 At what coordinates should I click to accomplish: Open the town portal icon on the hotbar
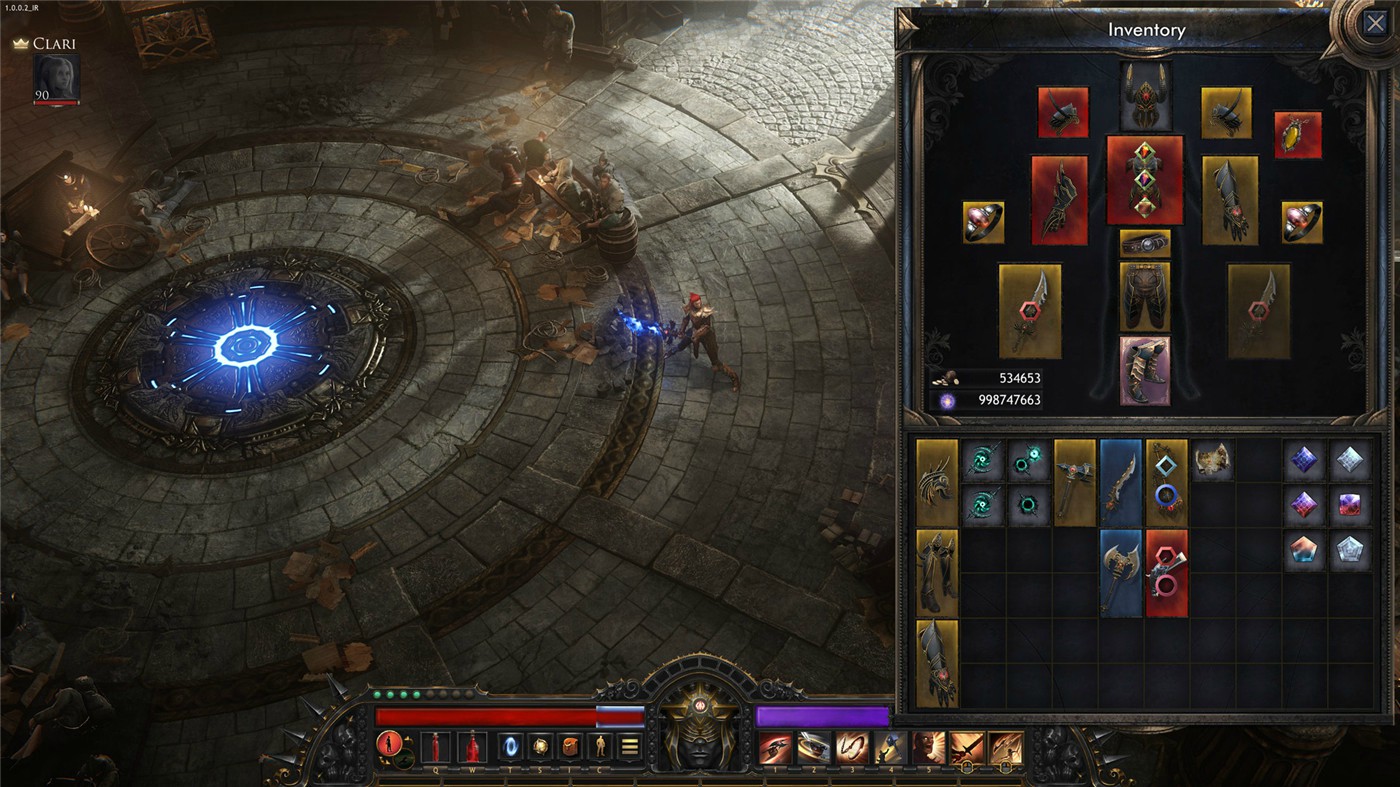510,745
